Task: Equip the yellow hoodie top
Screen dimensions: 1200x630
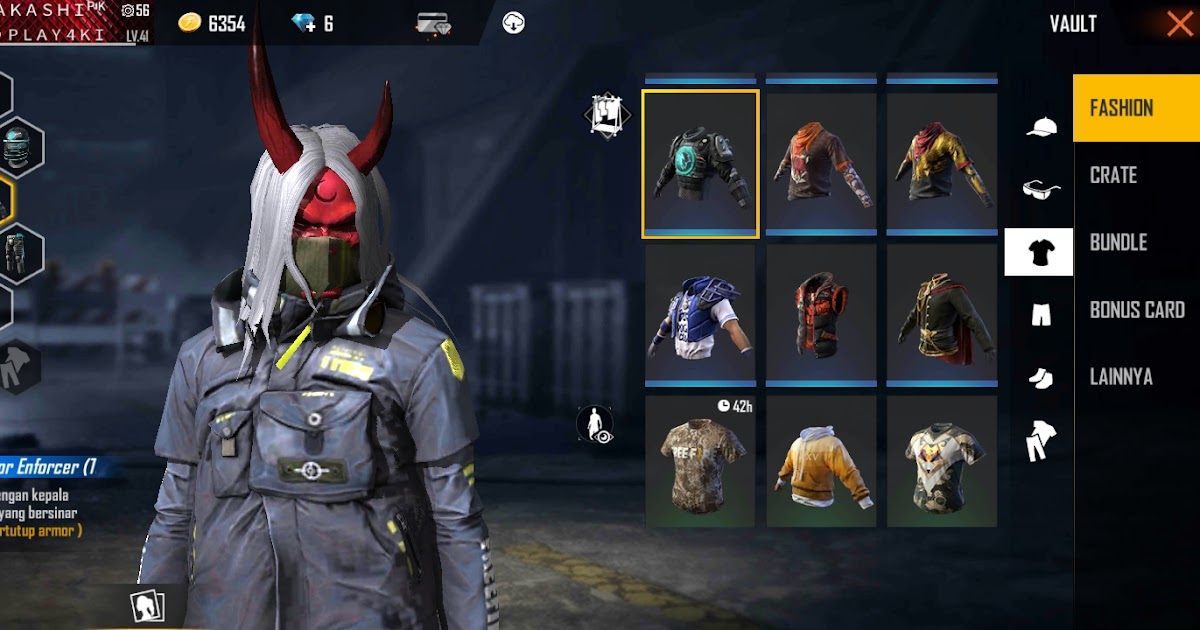Action: click(x=821, y=462)
